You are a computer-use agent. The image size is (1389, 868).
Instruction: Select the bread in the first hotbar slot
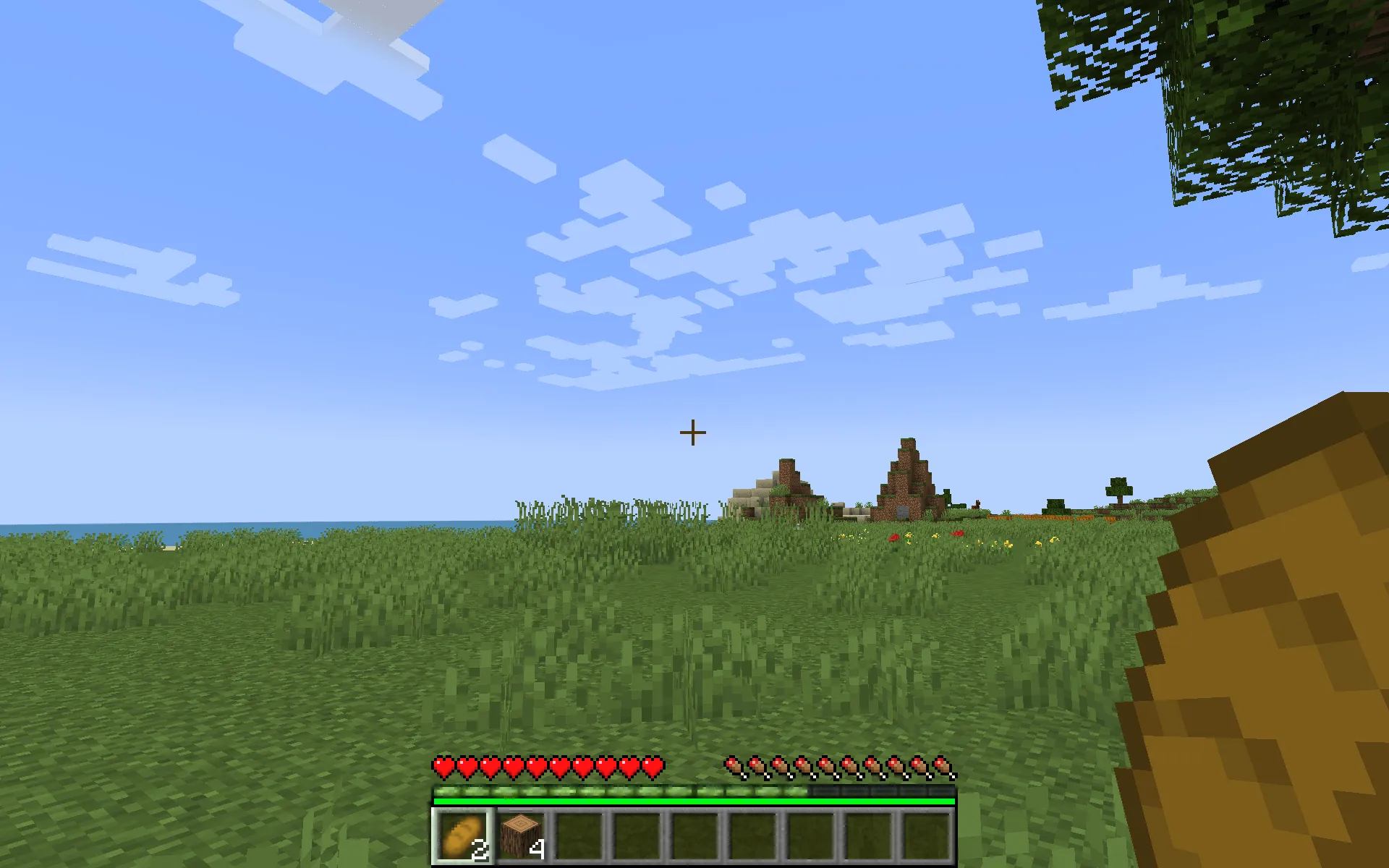462,835
